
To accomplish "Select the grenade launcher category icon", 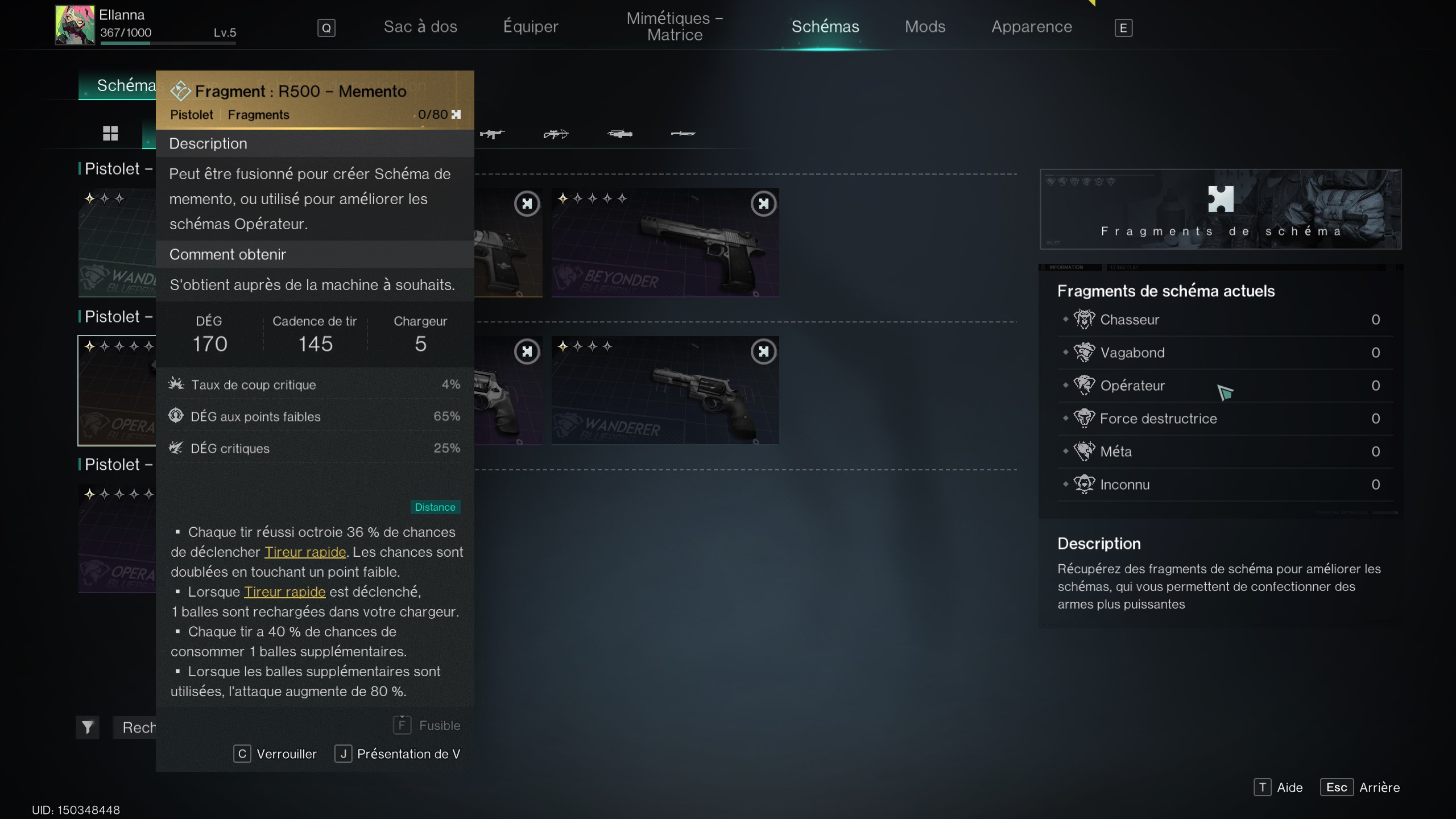I will [620, 135].
